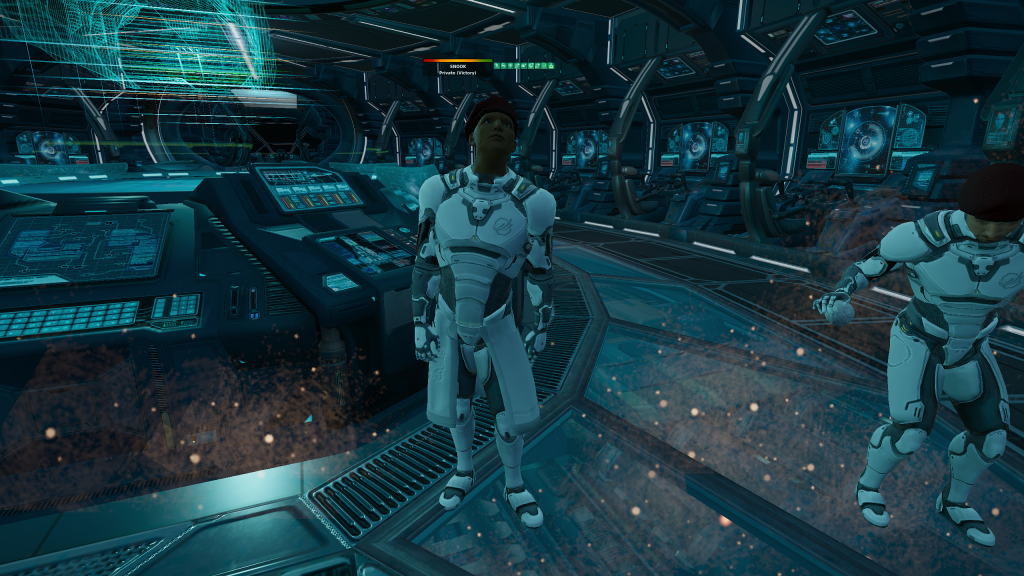The width and height of the screenshot is (1024, 576).
Task: Select the SNOOK player nameplate
Action: pyautogui.click(x=456, y=66)
